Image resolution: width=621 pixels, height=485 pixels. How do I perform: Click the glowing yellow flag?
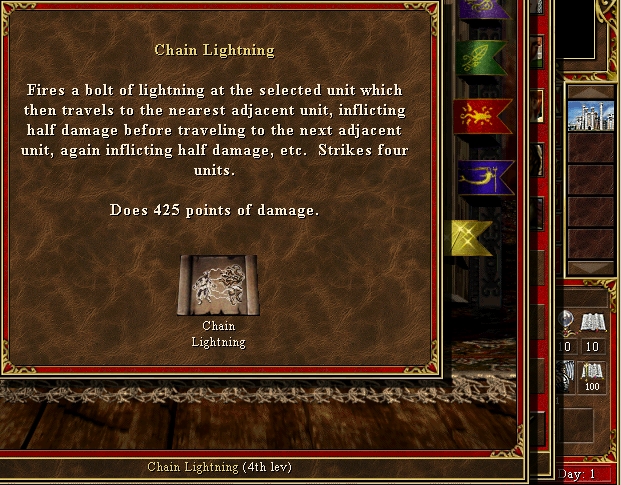pyautogui.click(x=471, y=237)
